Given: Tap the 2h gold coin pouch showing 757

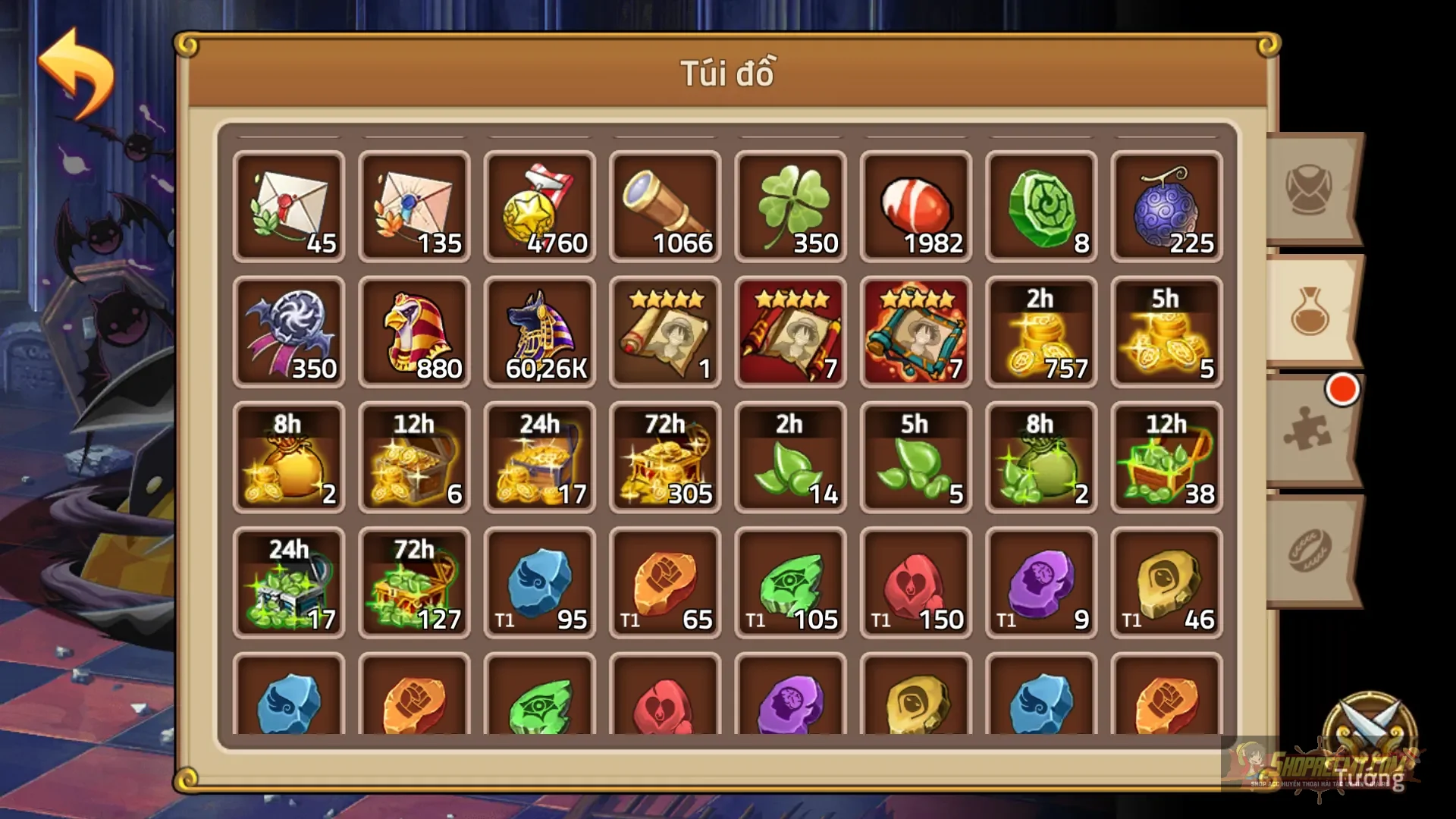Looking at the screenshot, I should [x=1040, y=331].
